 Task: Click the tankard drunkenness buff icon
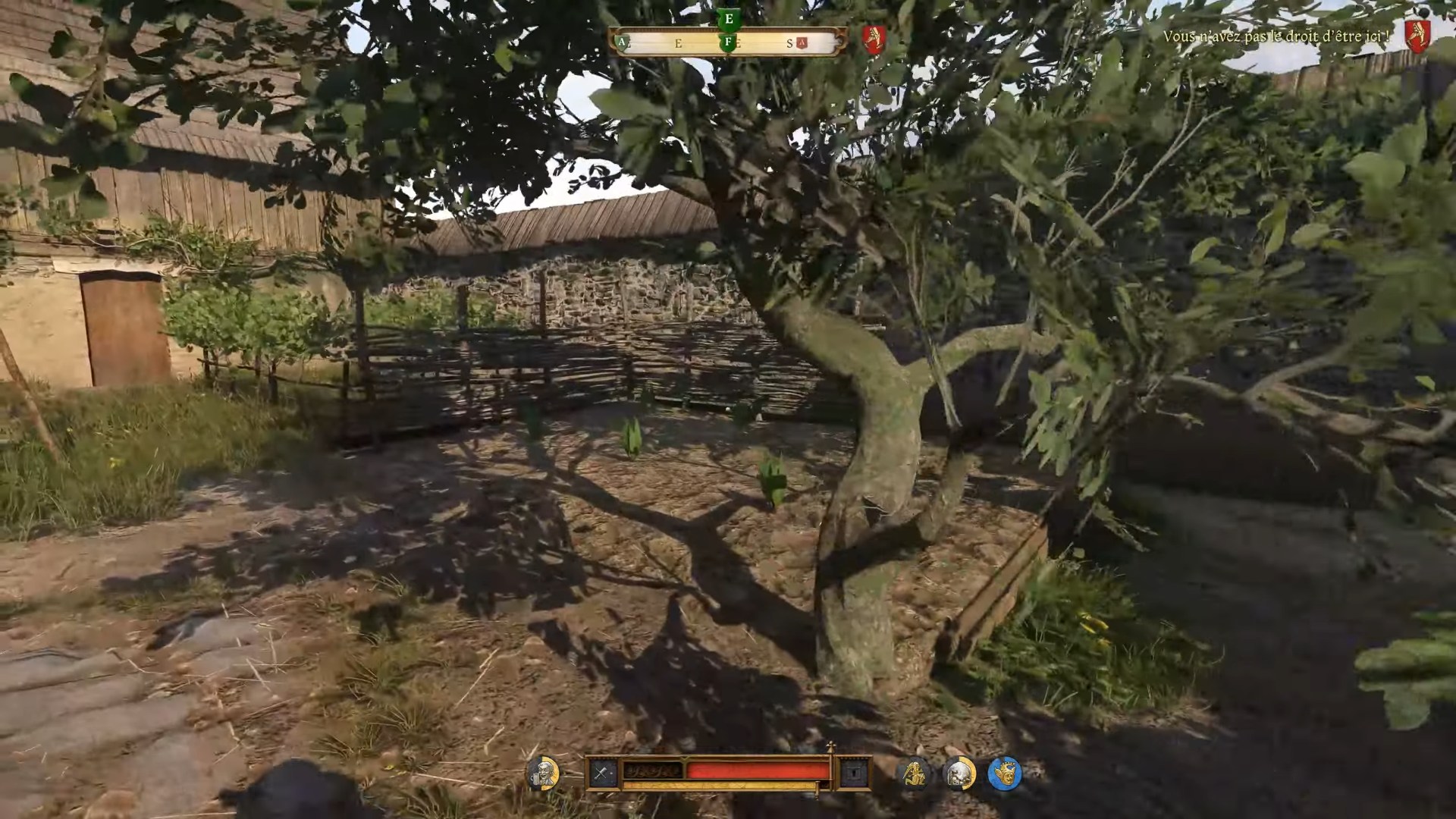click(543, 773)
